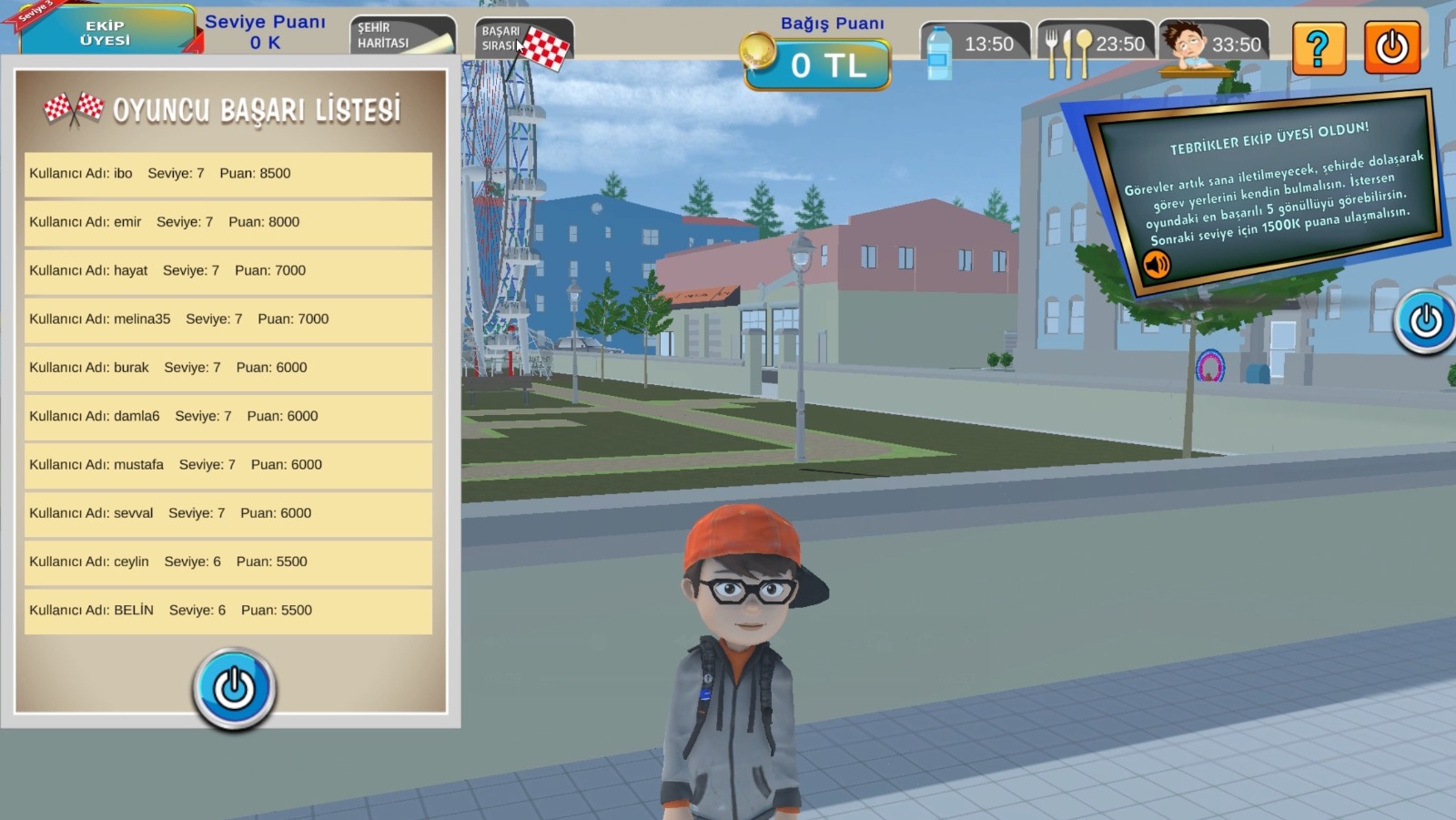Select leaderboard row for player hayat
This screenshot has height=820, width=1456.
(227, 270)
